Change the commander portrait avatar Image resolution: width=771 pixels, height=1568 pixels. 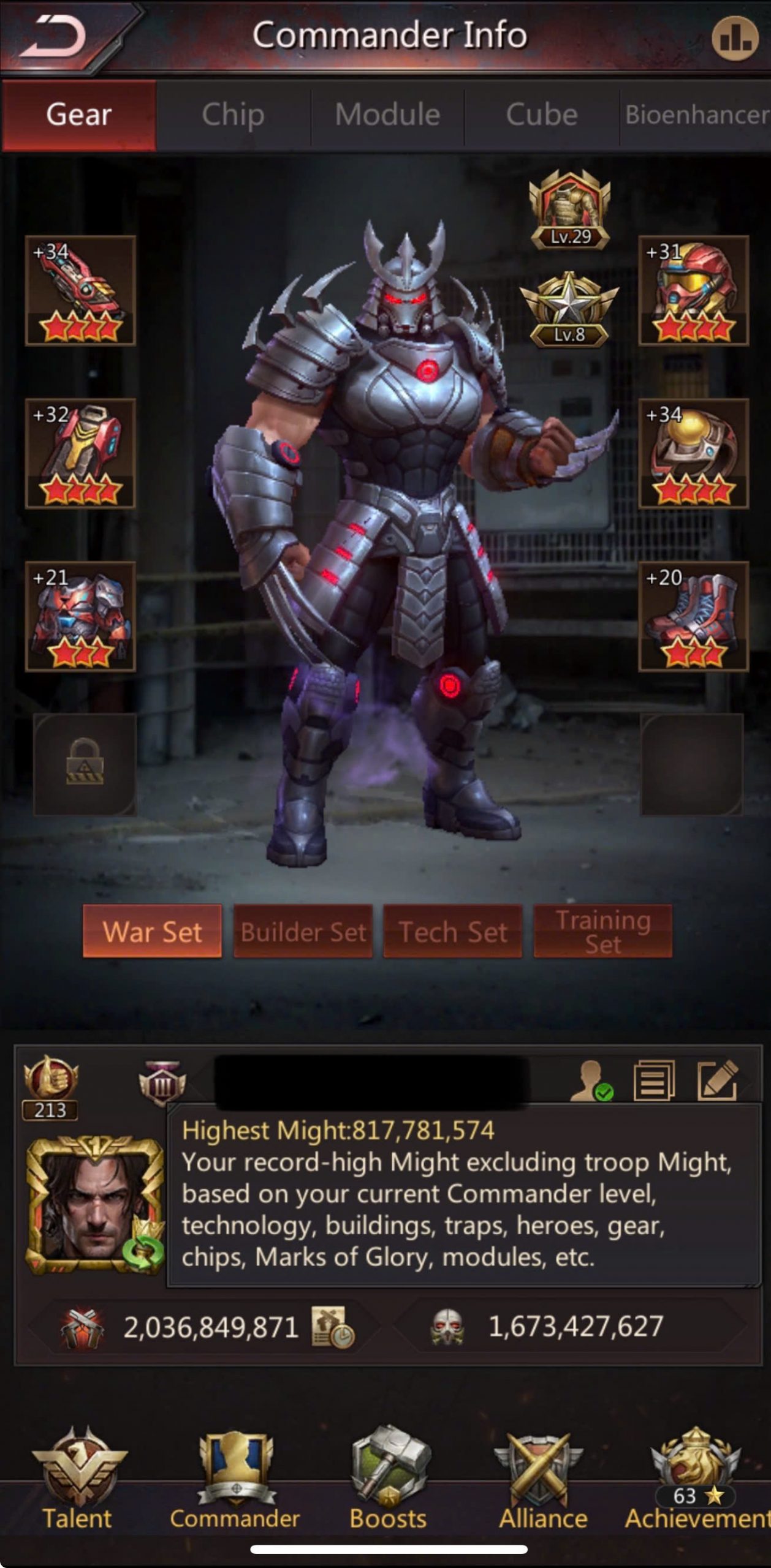point(95,1204)
